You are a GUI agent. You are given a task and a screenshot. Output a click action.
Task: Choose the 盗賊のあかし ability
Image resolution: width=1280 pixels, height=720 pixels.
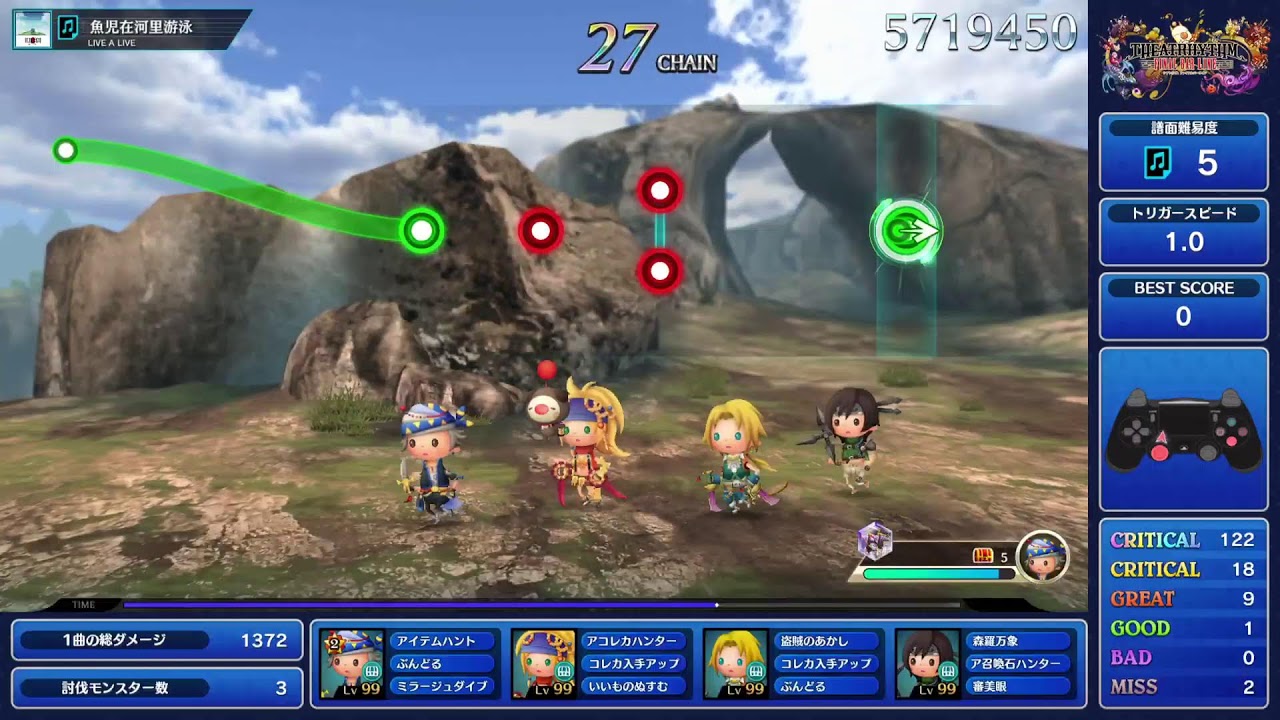click(827, 641)
